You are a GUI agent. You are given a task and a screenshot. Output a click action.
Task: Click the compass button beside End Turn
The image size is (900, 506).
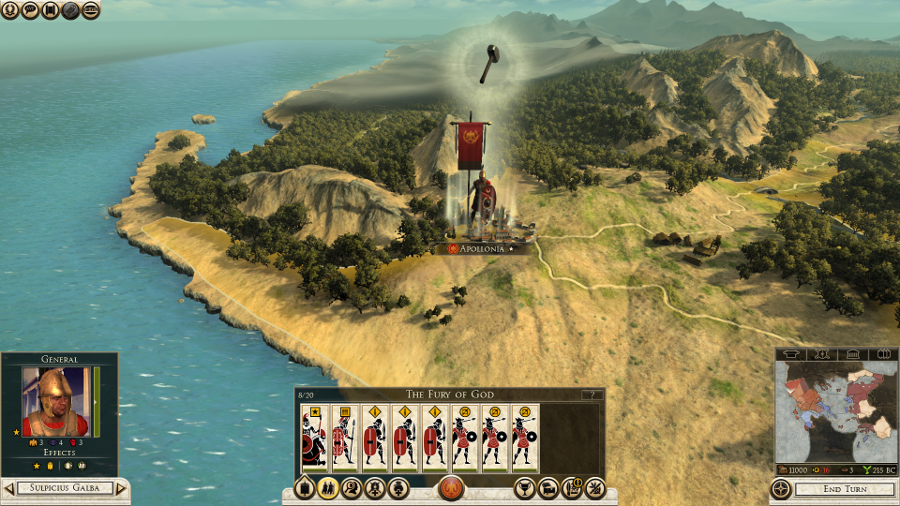pos(781,490)
